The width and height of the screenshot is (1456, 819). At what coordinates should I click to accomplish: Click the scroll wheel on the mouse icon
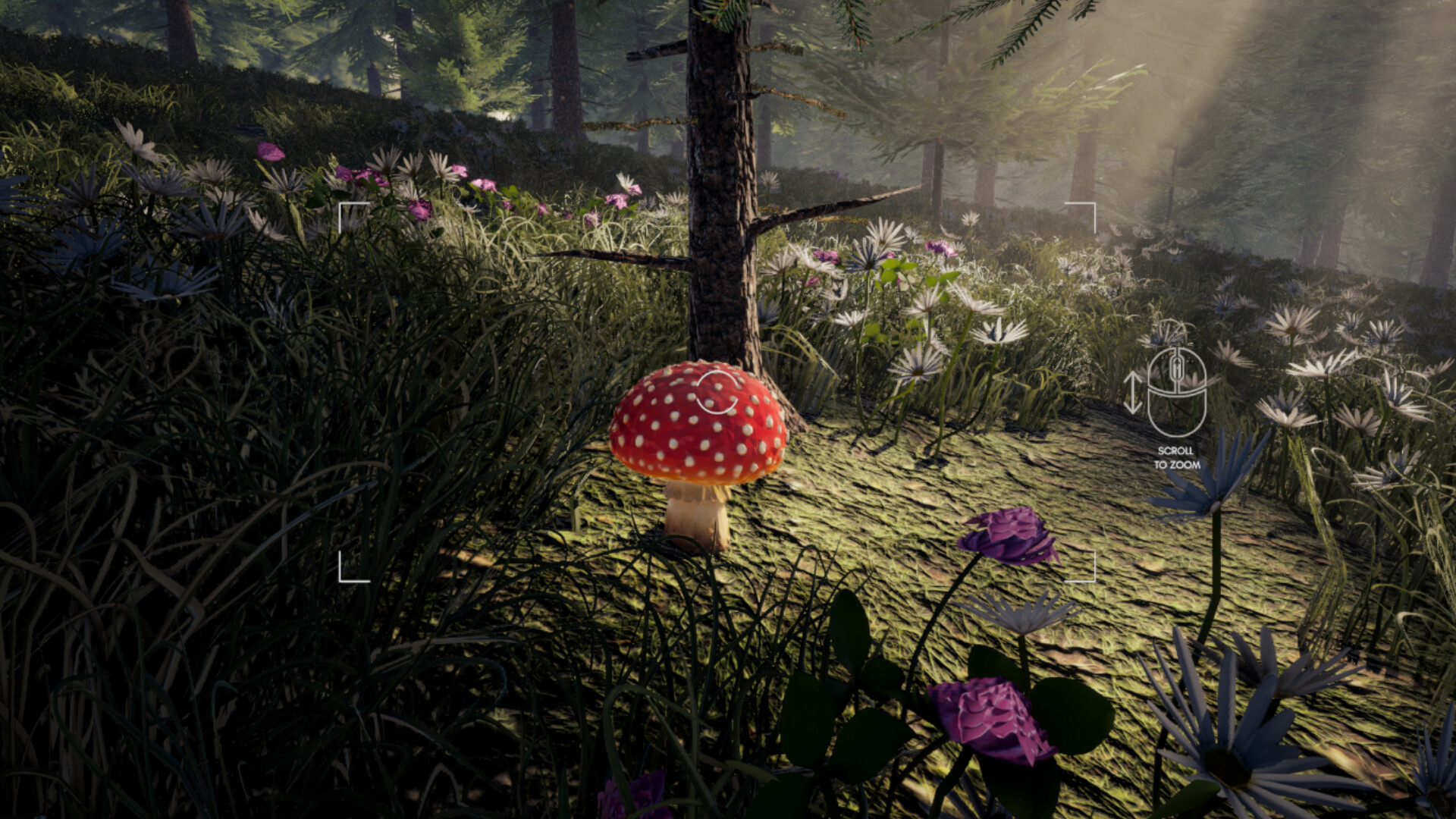pos(1178,369)
